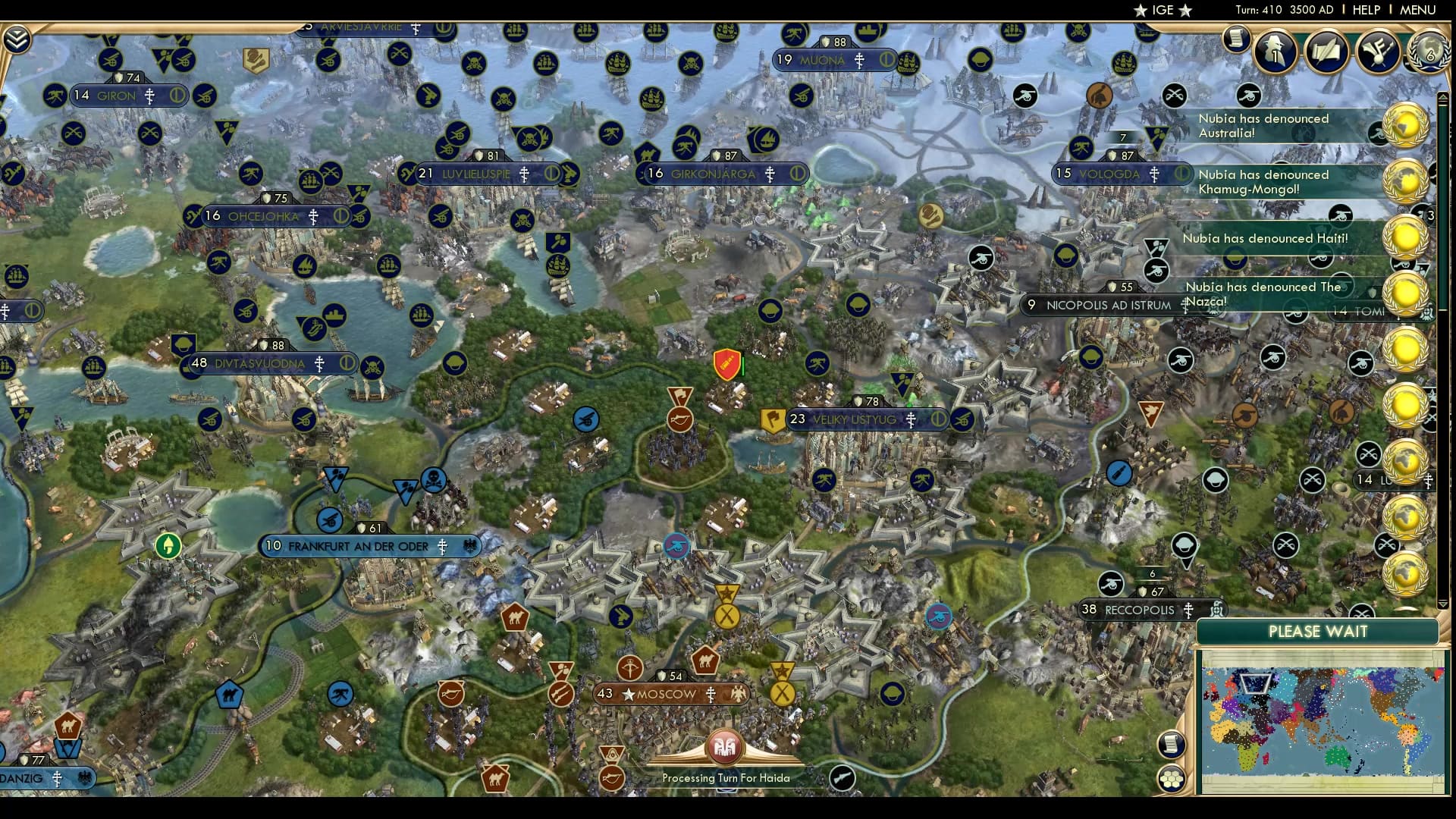Open the Culture overview icon
This screenshot has height=819, width=1456.
(x=1378, y=52)
